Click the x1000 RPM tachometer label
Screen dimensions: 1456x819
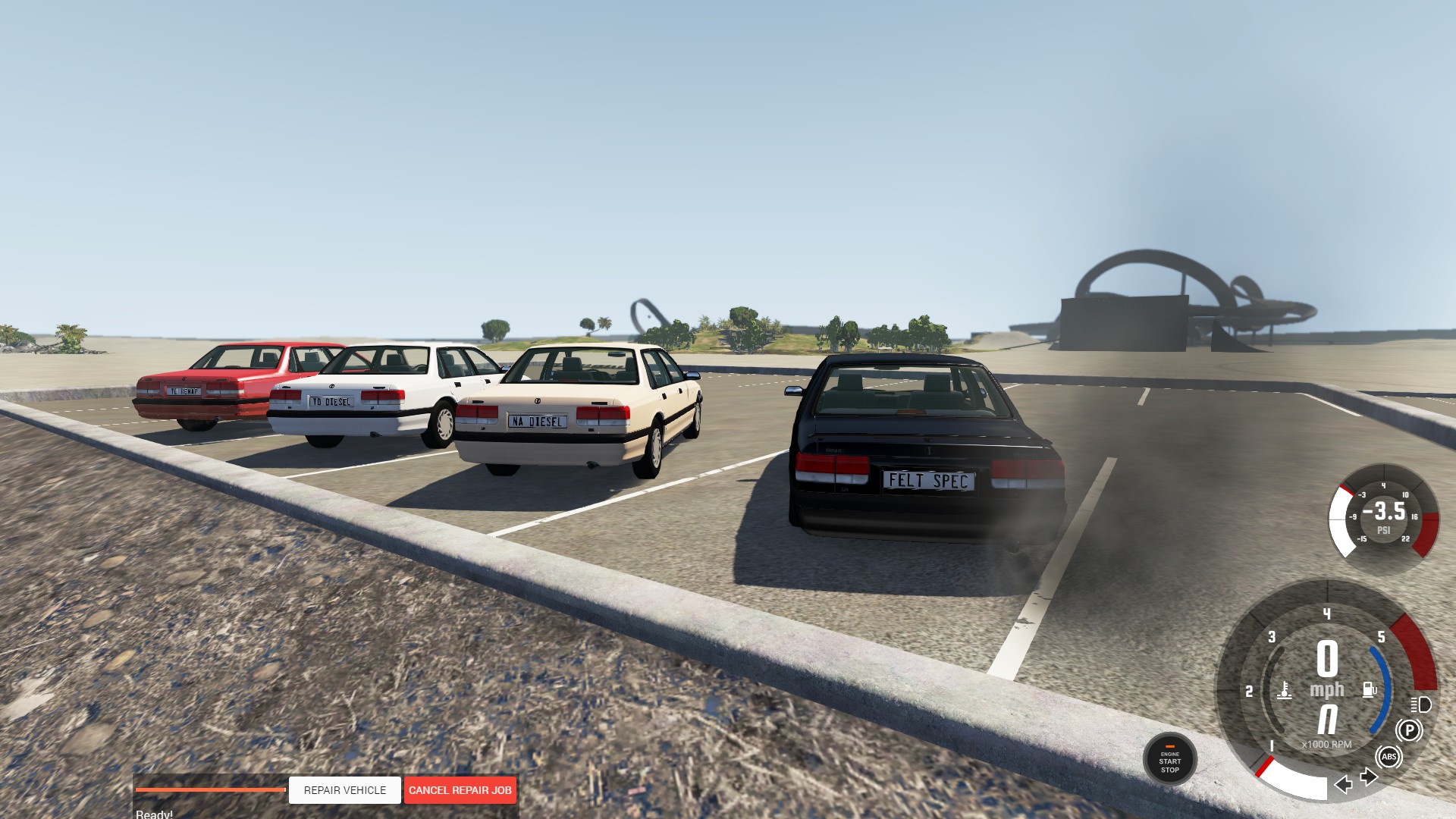pos(1326,744)
